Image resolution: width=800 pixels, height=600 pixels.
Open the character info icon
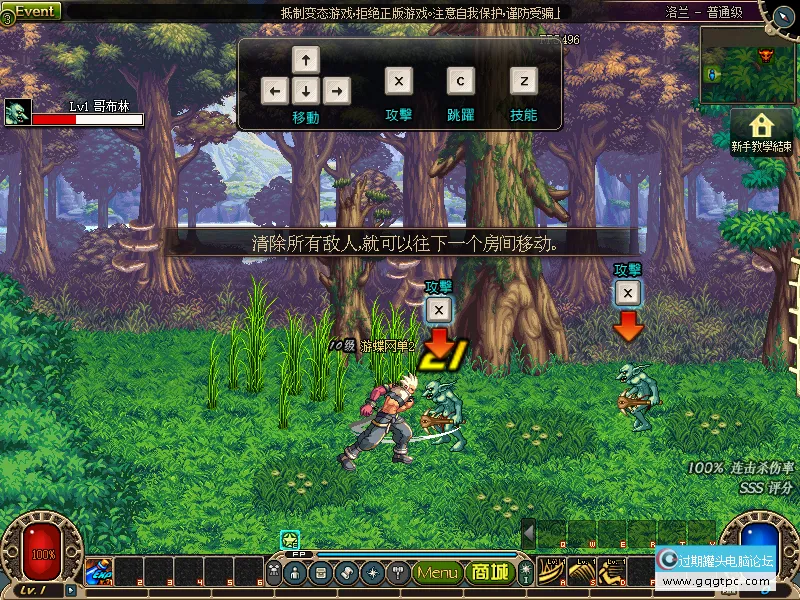coord(296,573)
